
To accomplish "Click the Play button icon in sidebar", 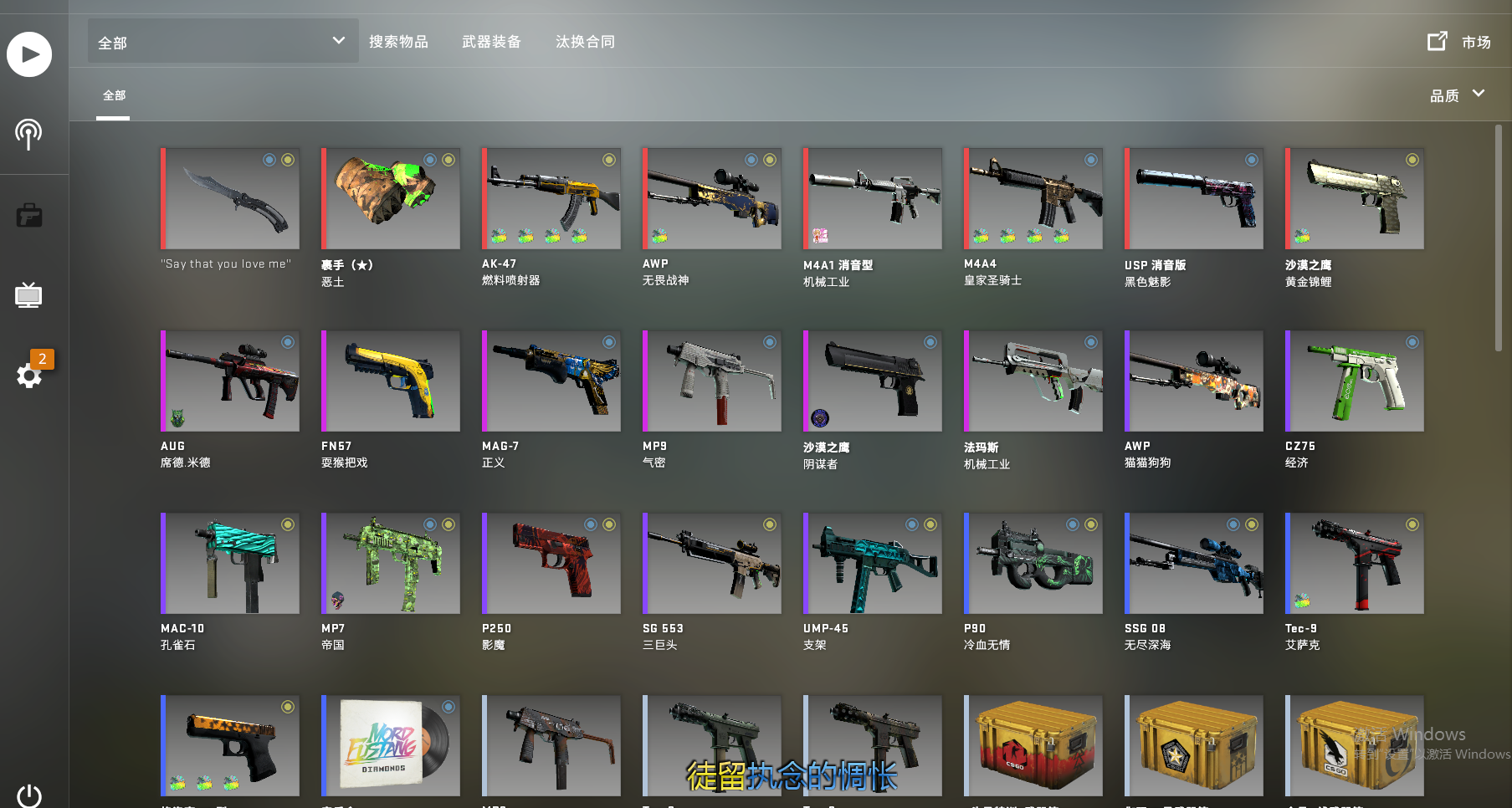I will click(29, 54).
